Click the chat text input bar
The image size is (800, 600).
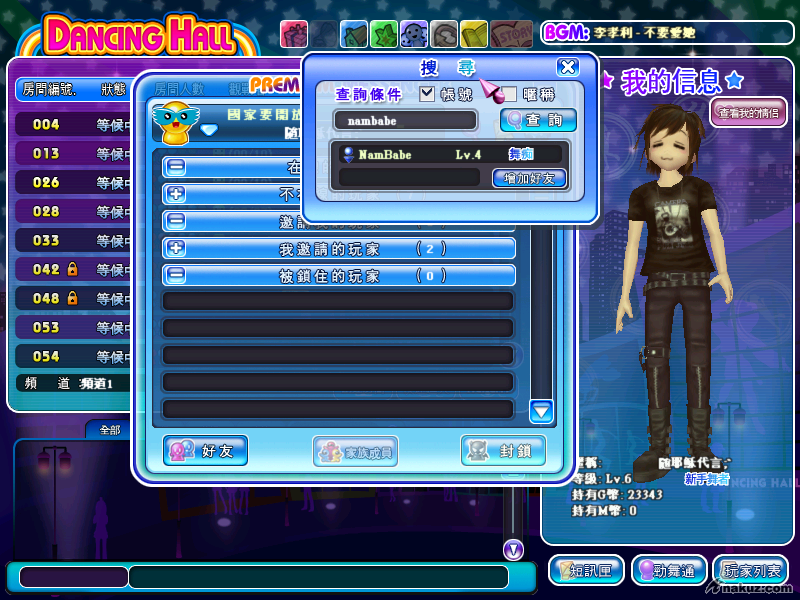coord(318,577)
